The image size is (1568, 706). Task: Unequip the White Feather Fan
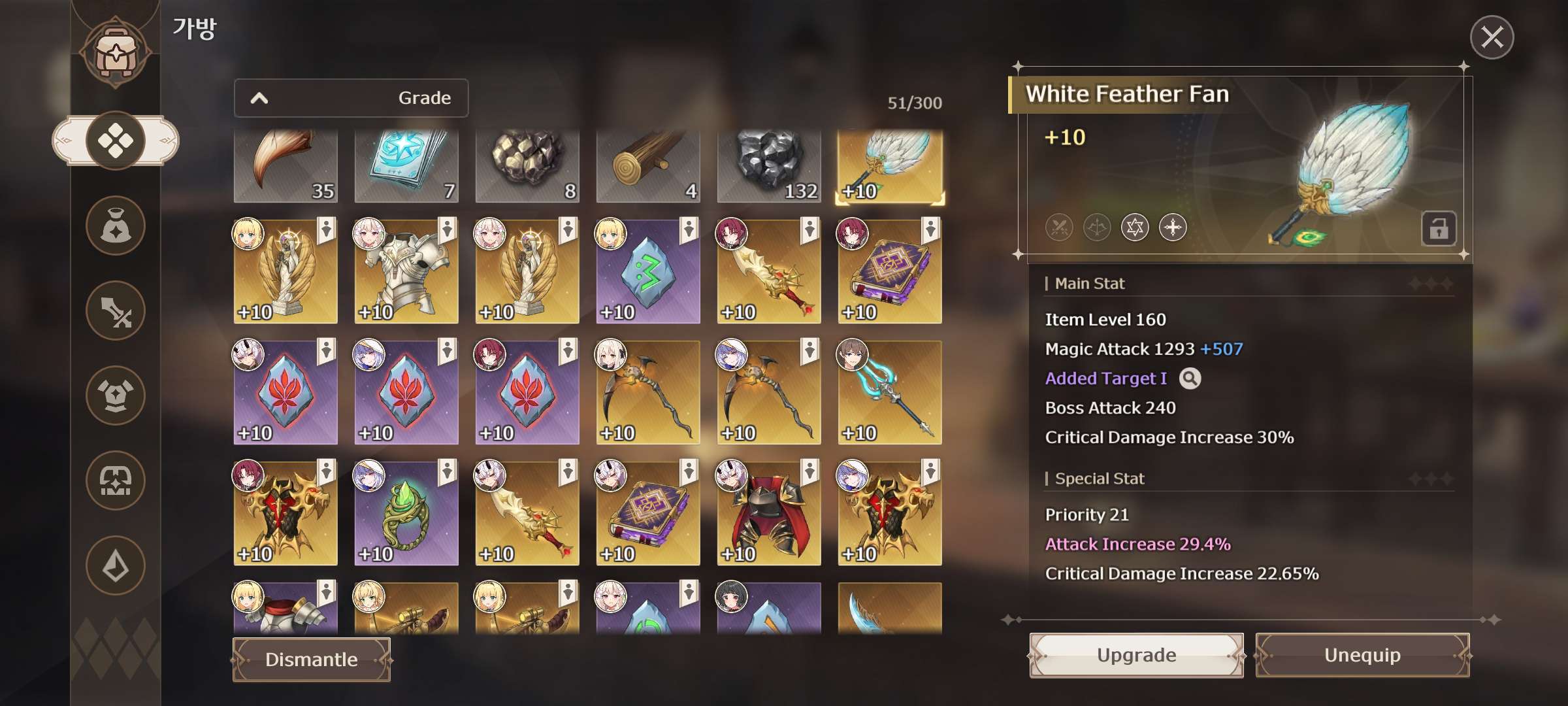pos(1362,655)
